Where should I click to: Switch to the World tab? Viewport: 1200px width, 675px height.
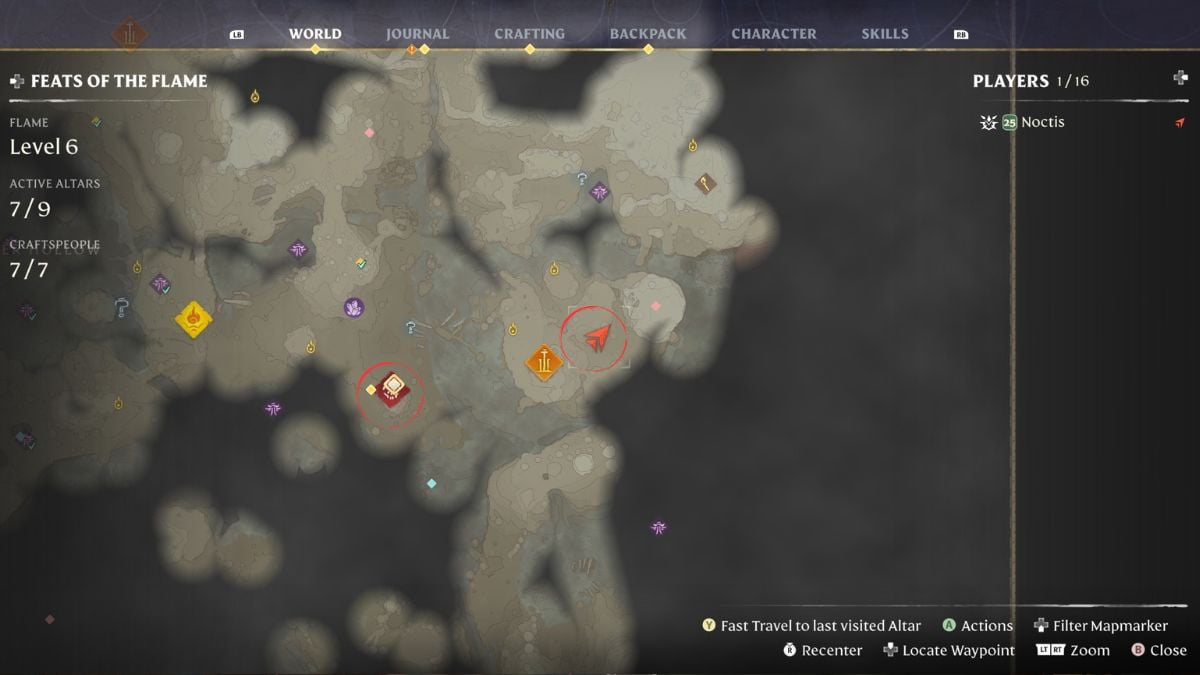click(315, 34)
